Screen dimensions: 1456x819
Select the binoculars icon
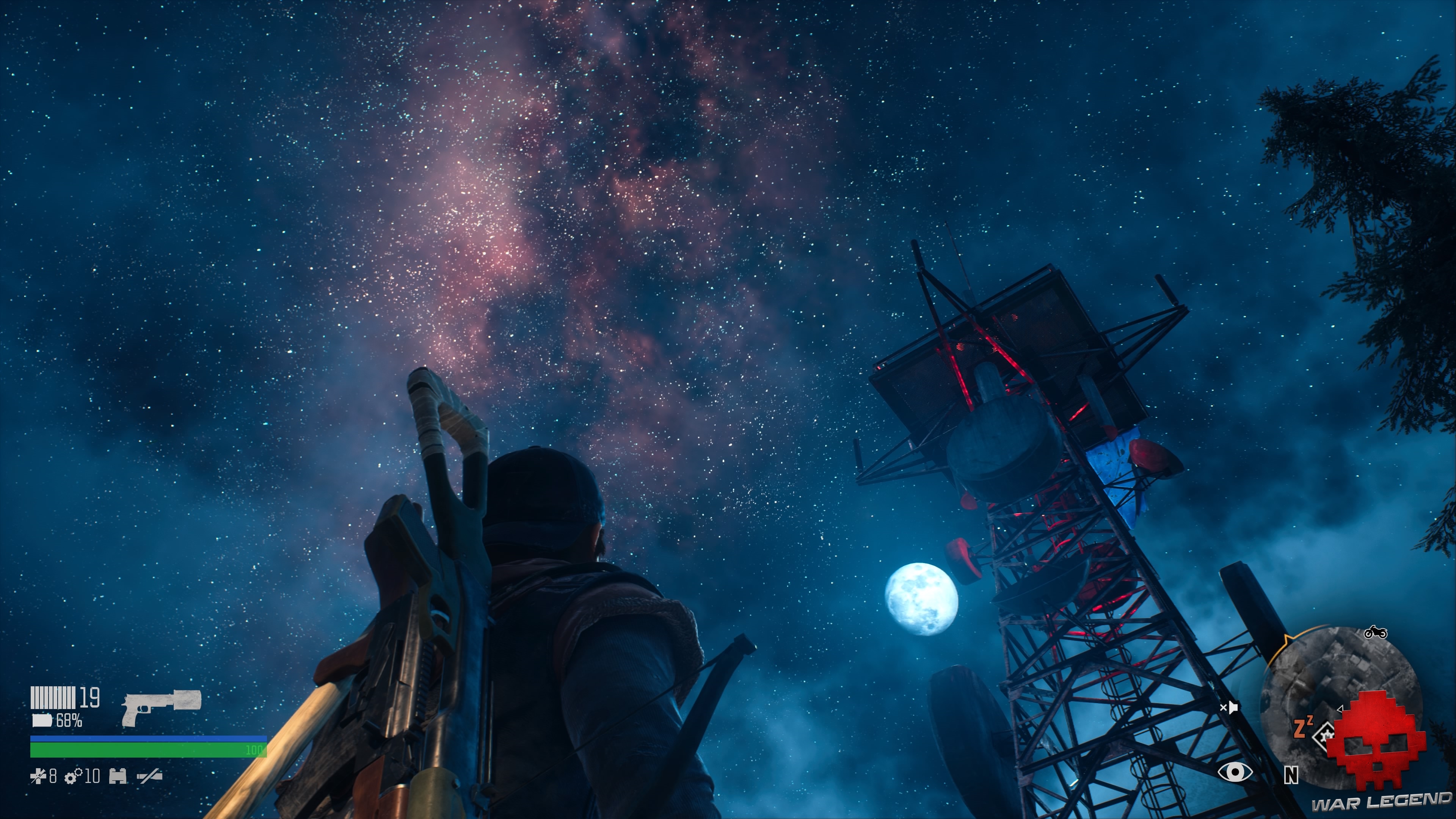tap(118, 776)
